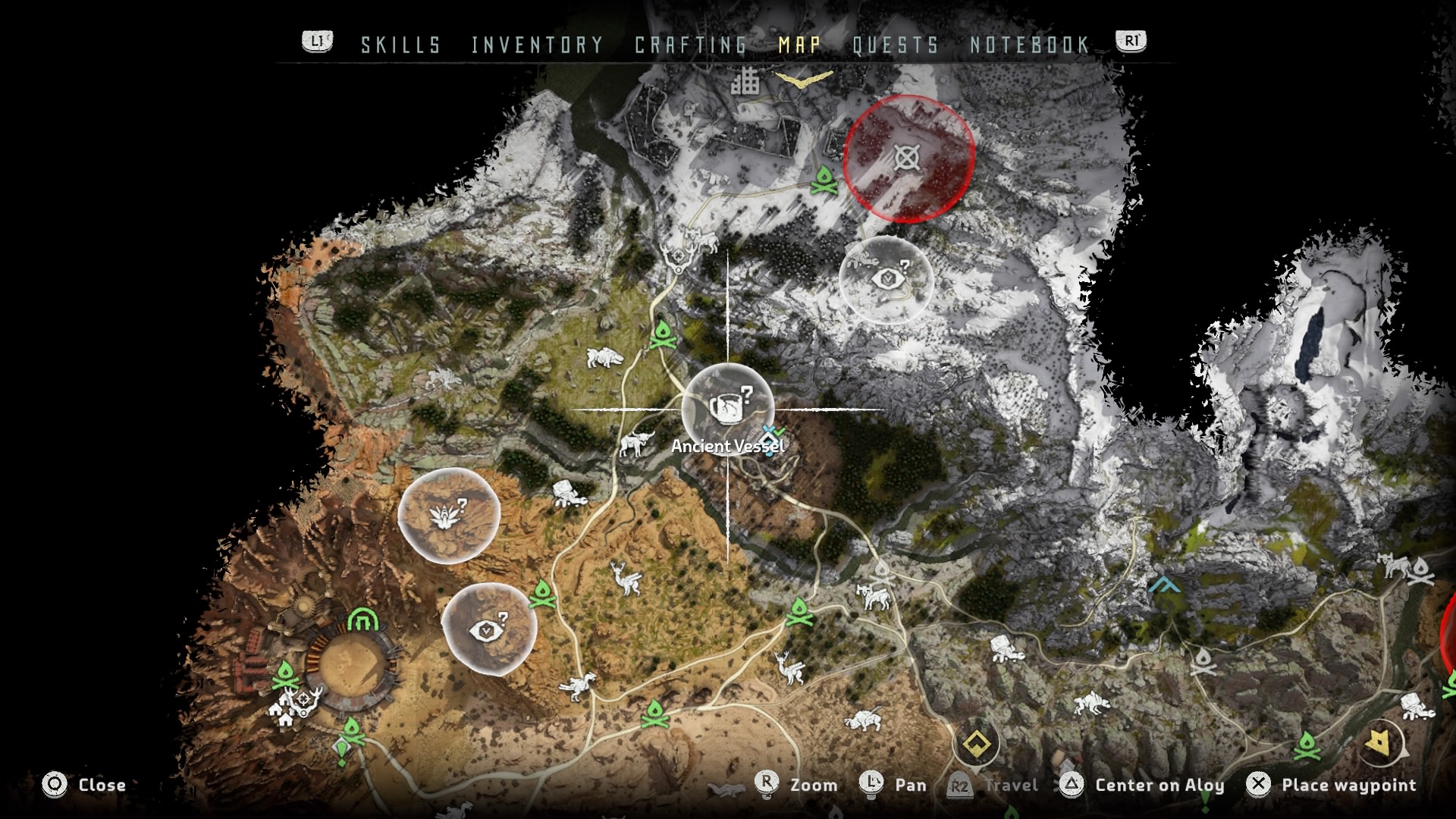This screenshot has width=1456, height=819.
Task: Go to the Crafting tab
Action: (691, 45)
